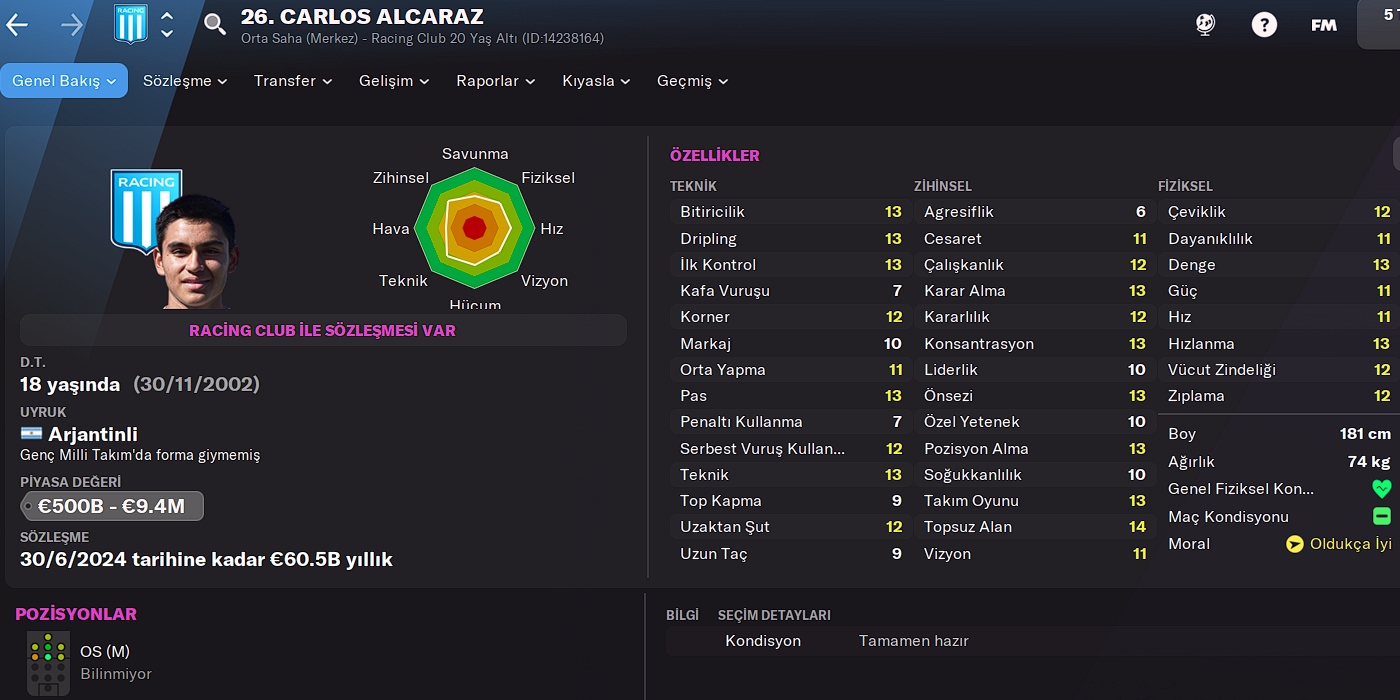Click the help question mark icon
Screen dimensions: 1400x700
point(1264,25)
